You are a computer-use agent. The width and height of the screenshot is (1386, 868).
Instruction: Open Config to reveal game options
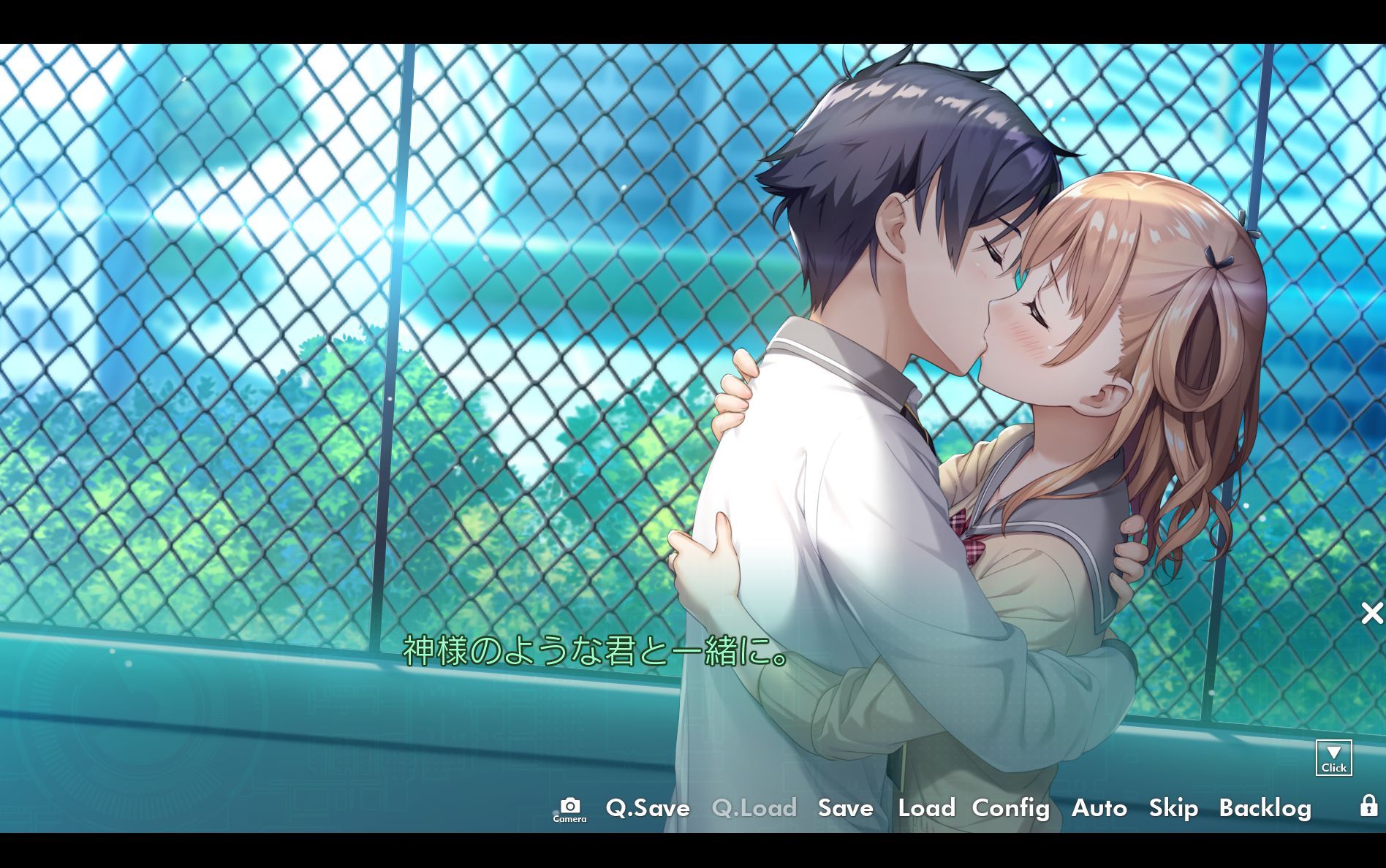pos(1010,809)
